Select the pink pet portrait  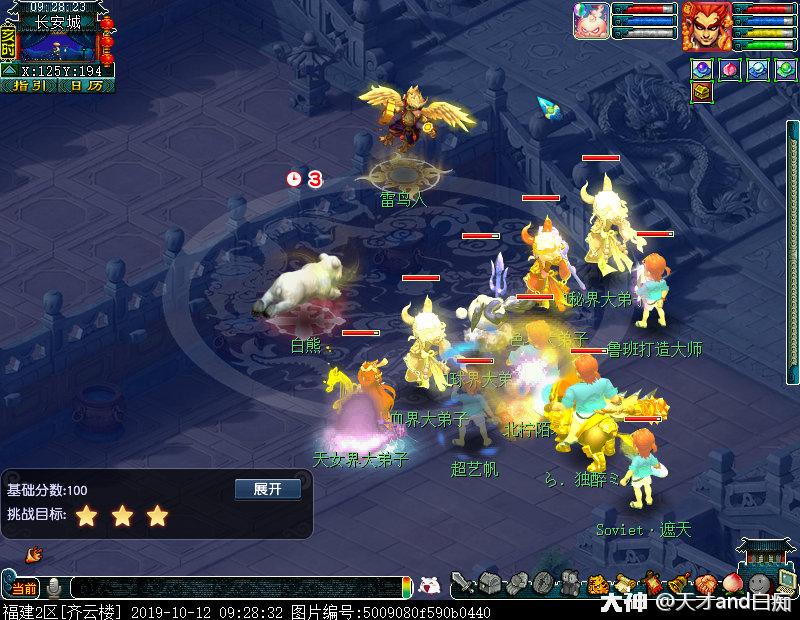tap(590, 21)
